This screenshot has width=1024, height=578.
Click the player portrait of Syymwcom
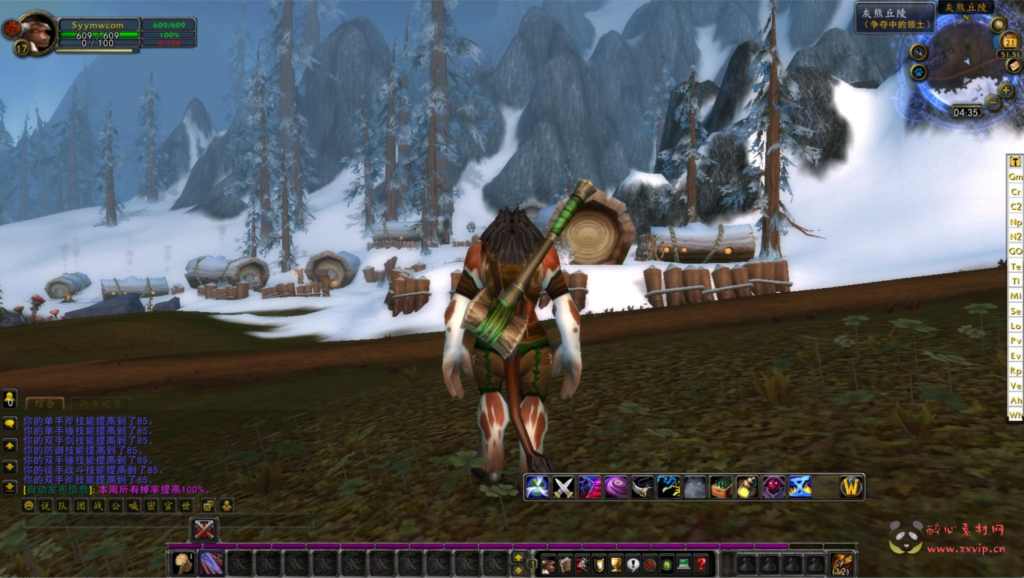37,31
